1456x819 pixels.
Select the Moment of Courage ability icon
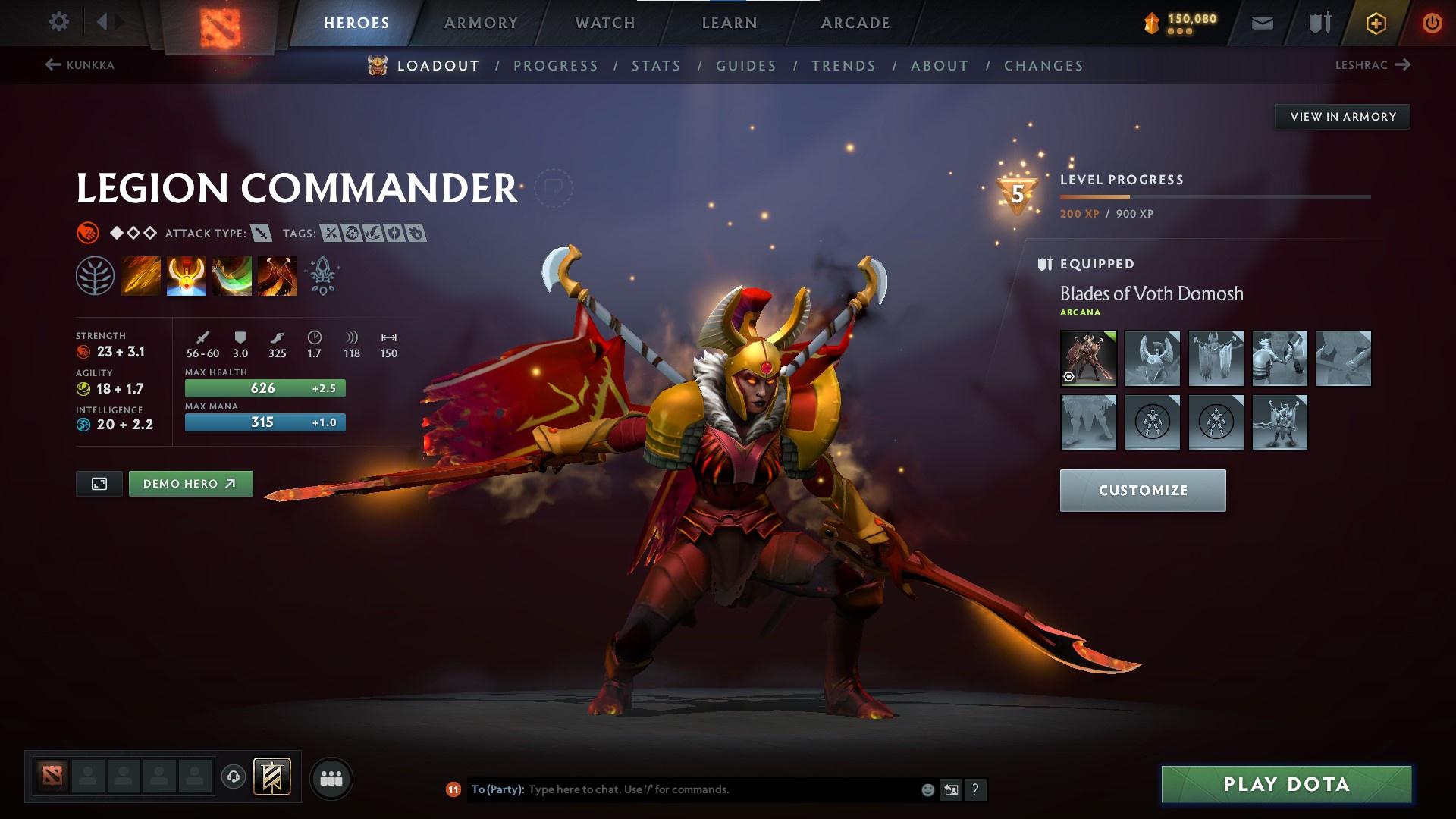point(231,275)
